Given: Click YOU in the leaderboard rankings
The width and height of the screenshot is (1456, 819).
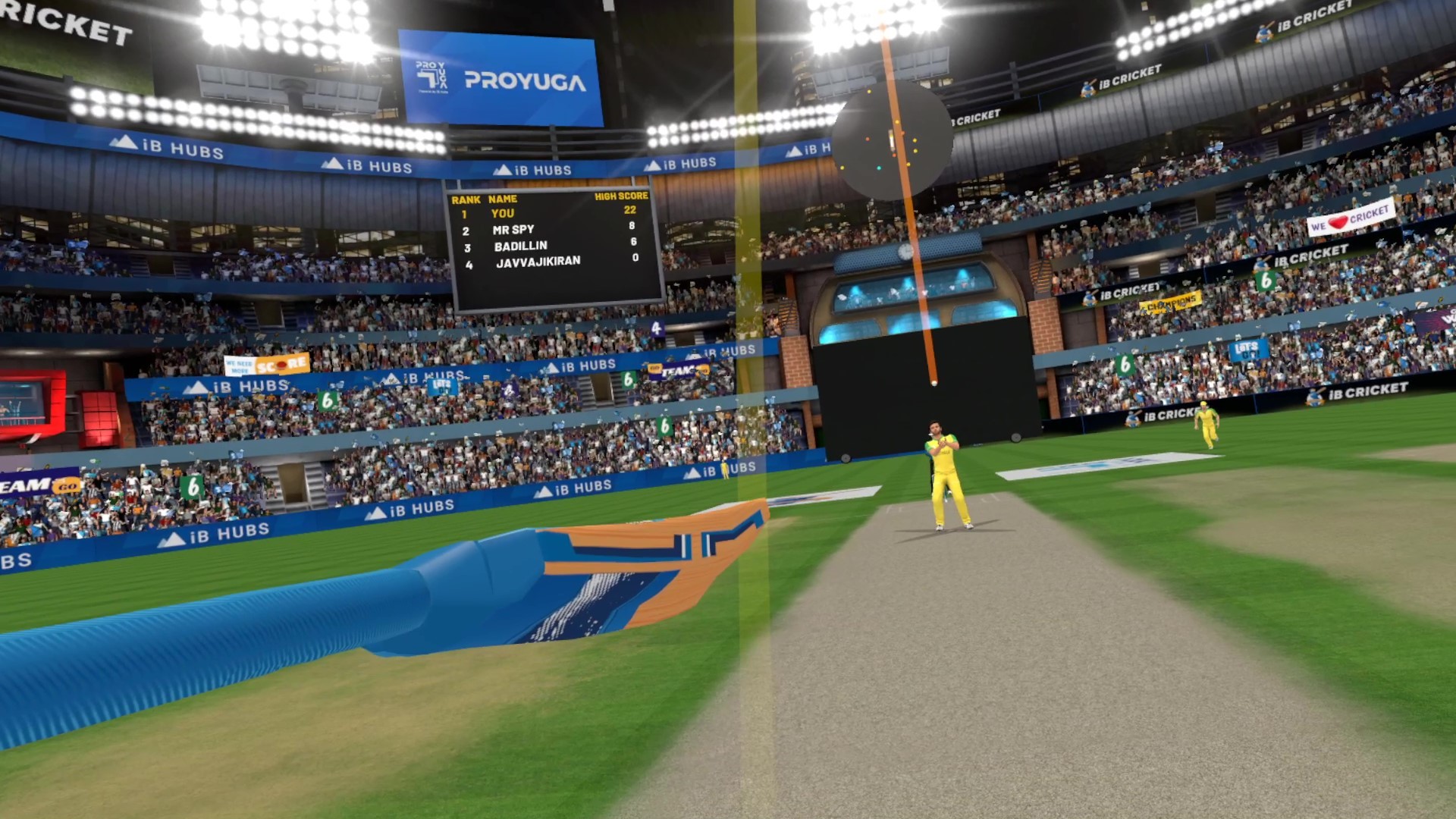Looking at the screenshot, I should pos(504,212).
